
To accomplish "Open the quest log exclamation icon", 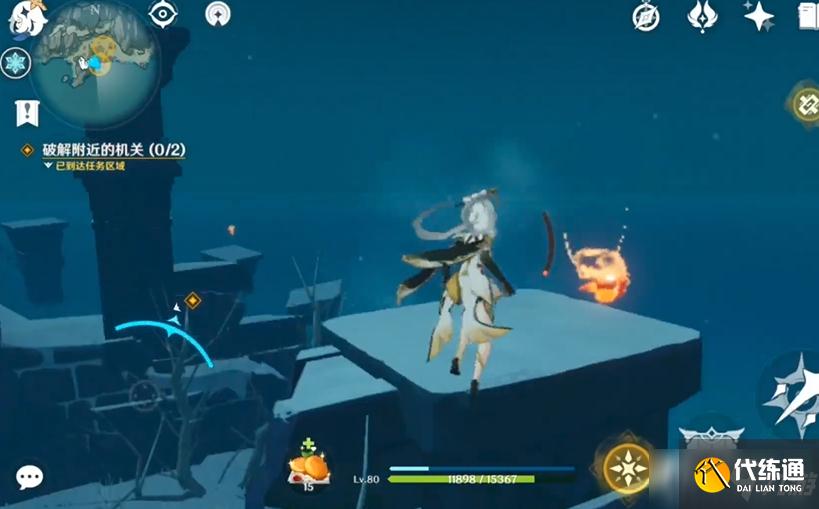I will coord(27,113).
